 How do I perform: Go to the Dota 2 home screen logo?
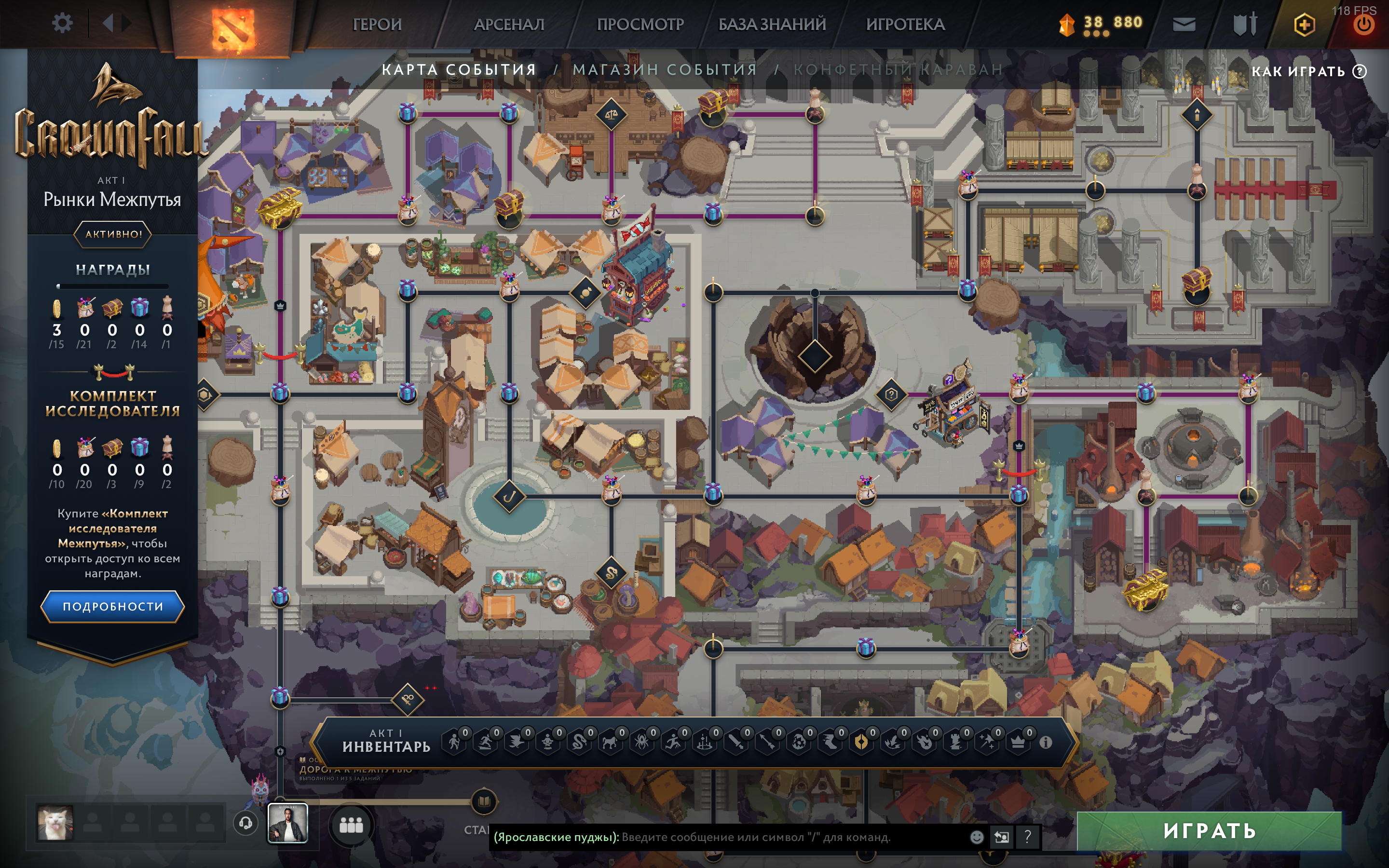coord(232,26)
